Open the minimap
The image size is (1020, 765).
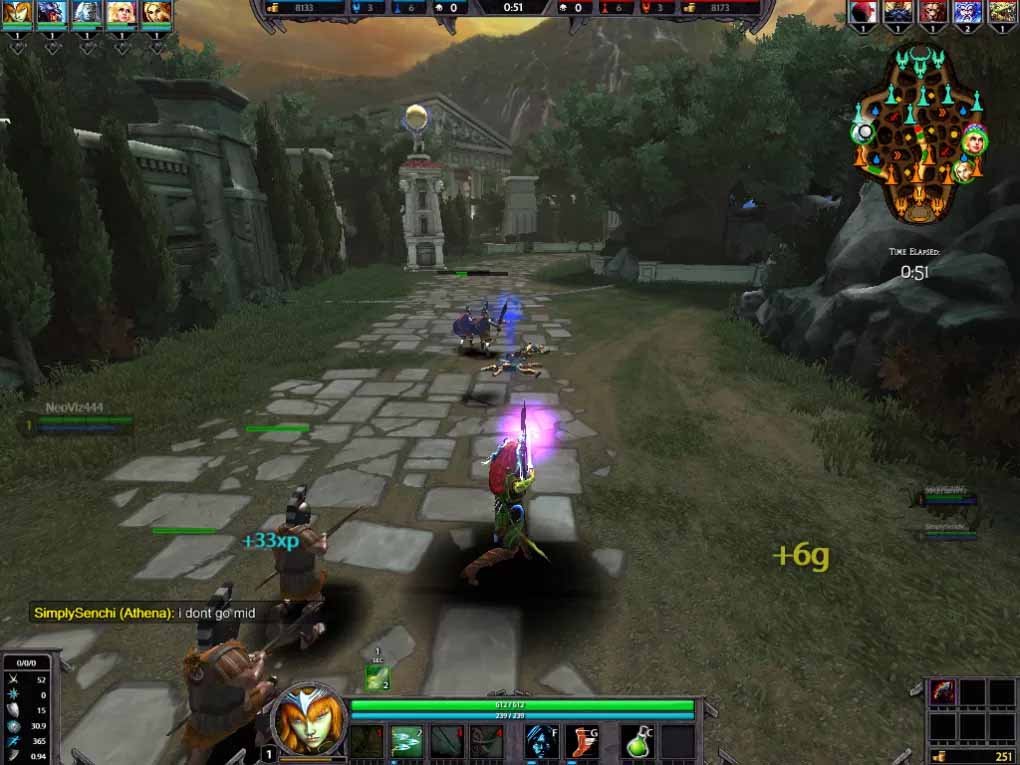[918, 133]
